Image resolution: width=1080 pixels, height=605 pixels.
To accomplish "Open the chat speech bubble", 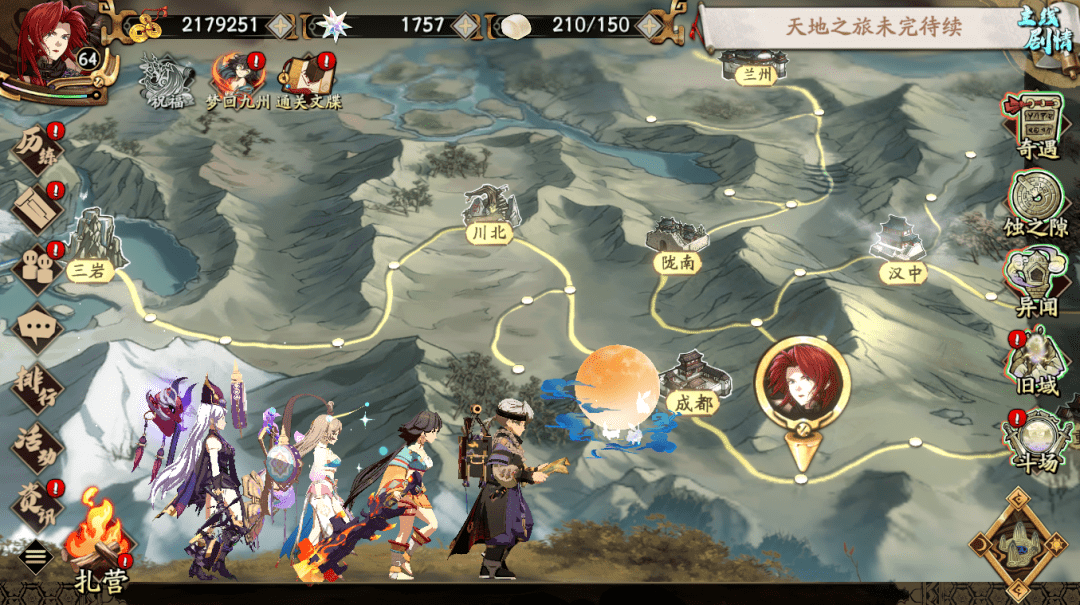I will (38, 326).
